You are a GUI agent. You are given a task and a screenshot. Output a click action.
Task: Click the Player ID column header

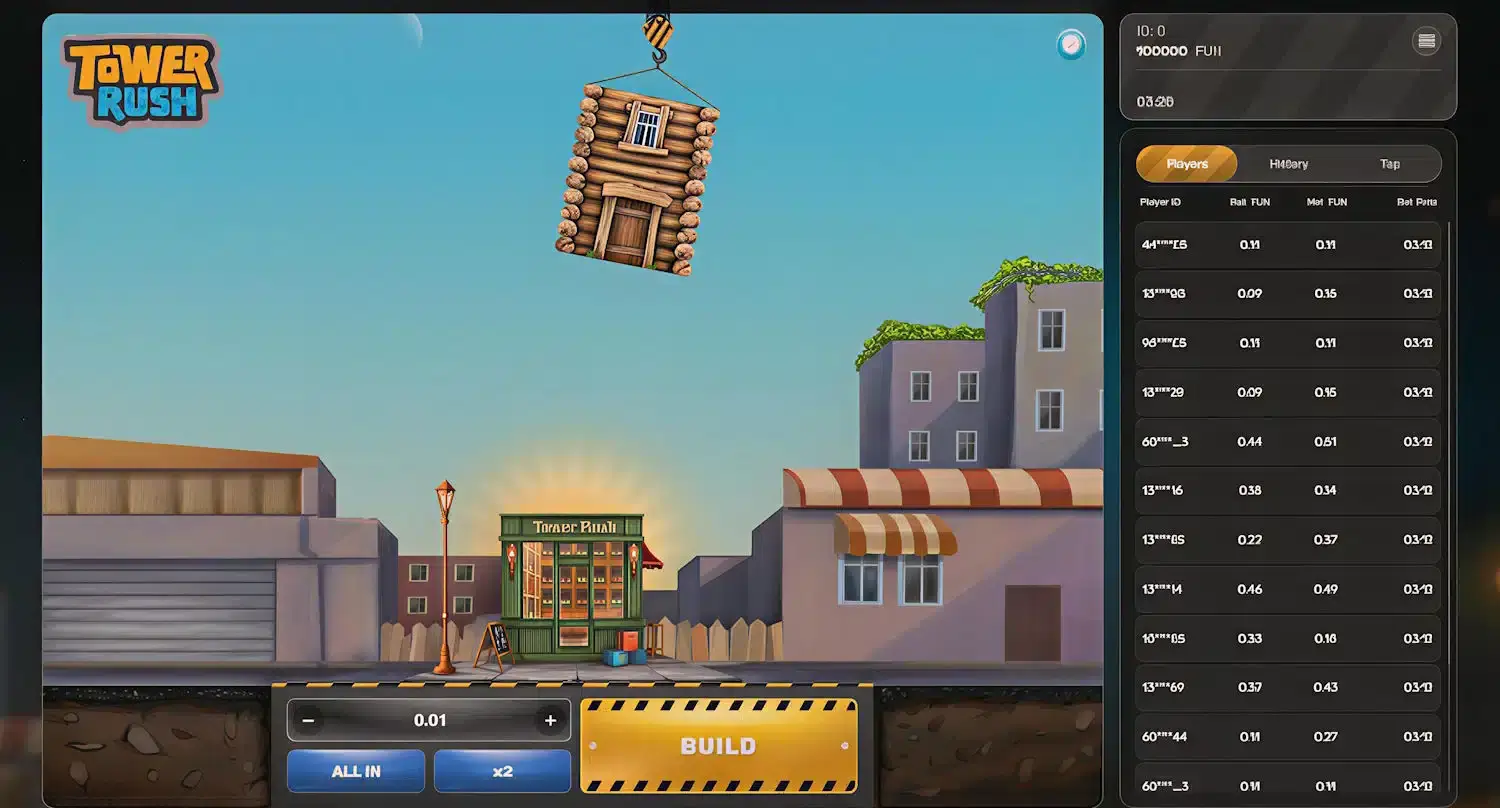tap(1160, 201)
